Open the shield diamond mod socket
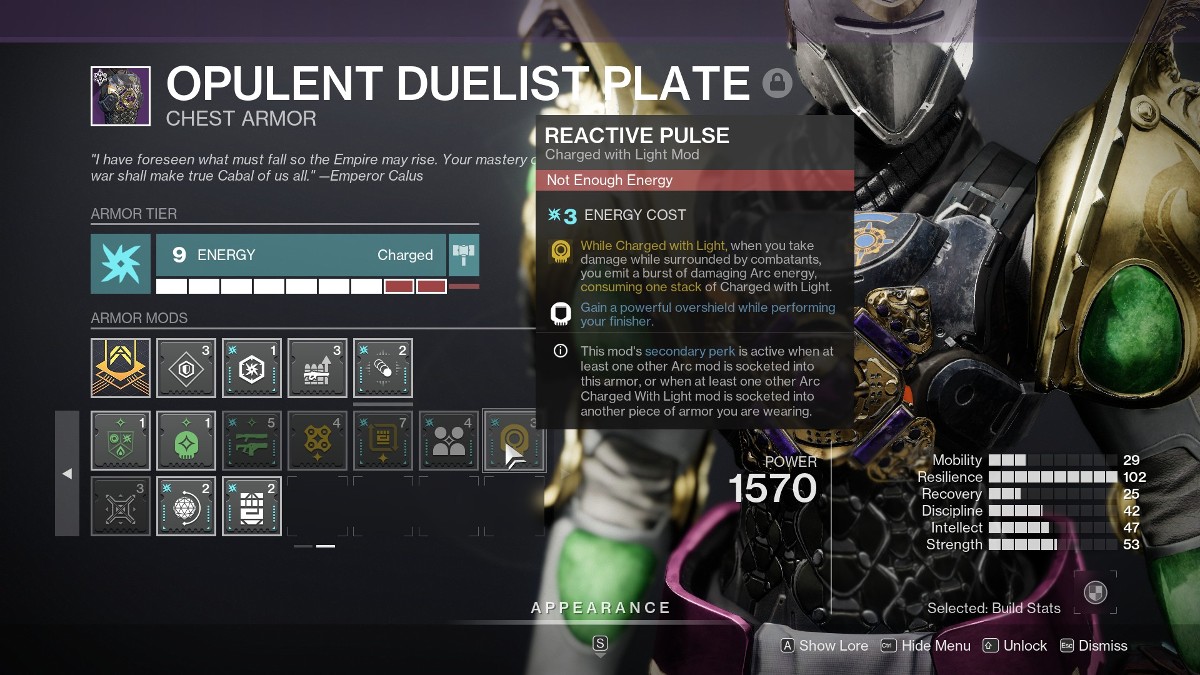The height and width of the screenshot is (675, 1200). (186, 368)
